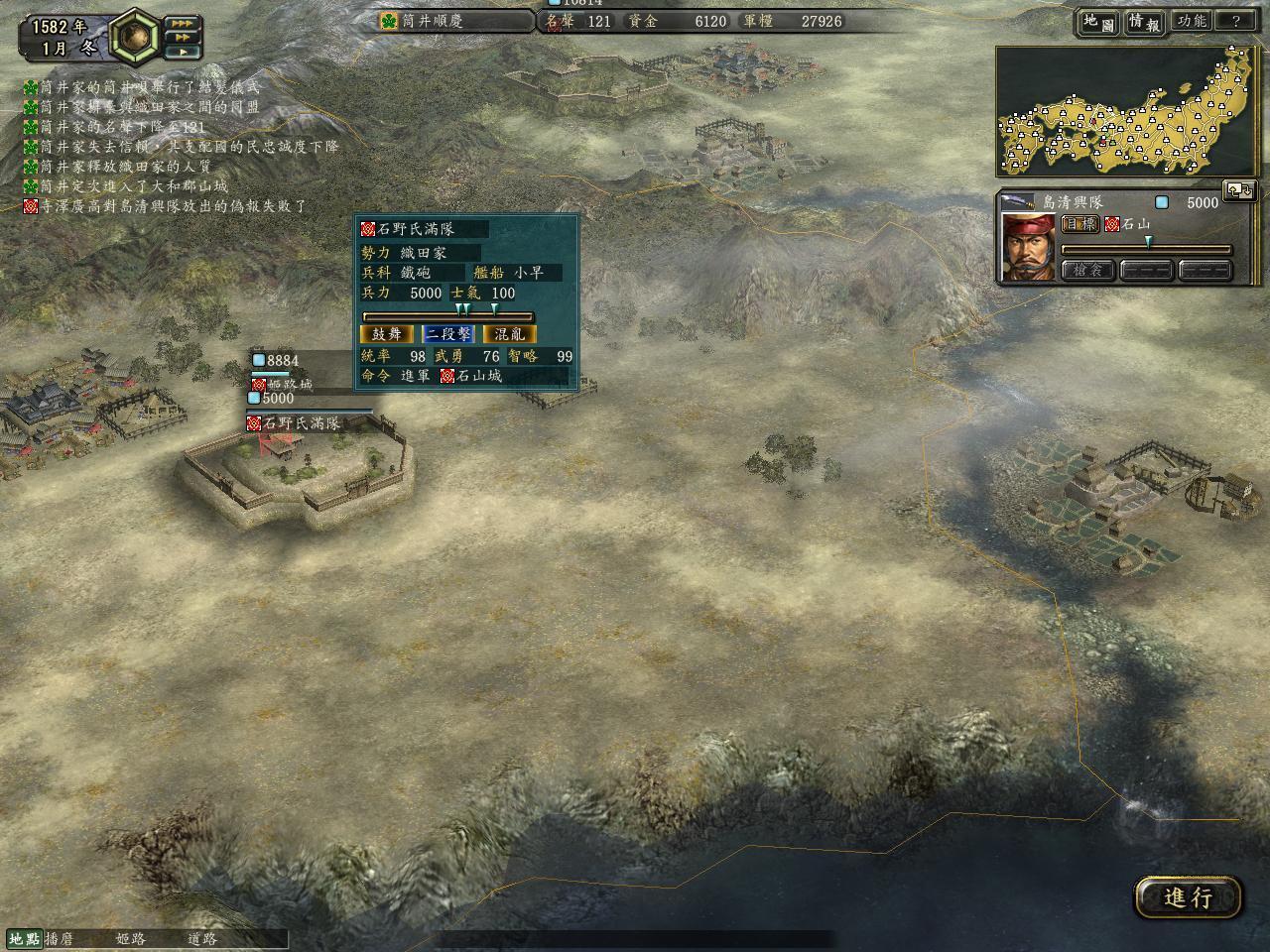The image size is (1270, 952).
Task: Select the 島清興 commander portrait
Action: [1027, 247]
